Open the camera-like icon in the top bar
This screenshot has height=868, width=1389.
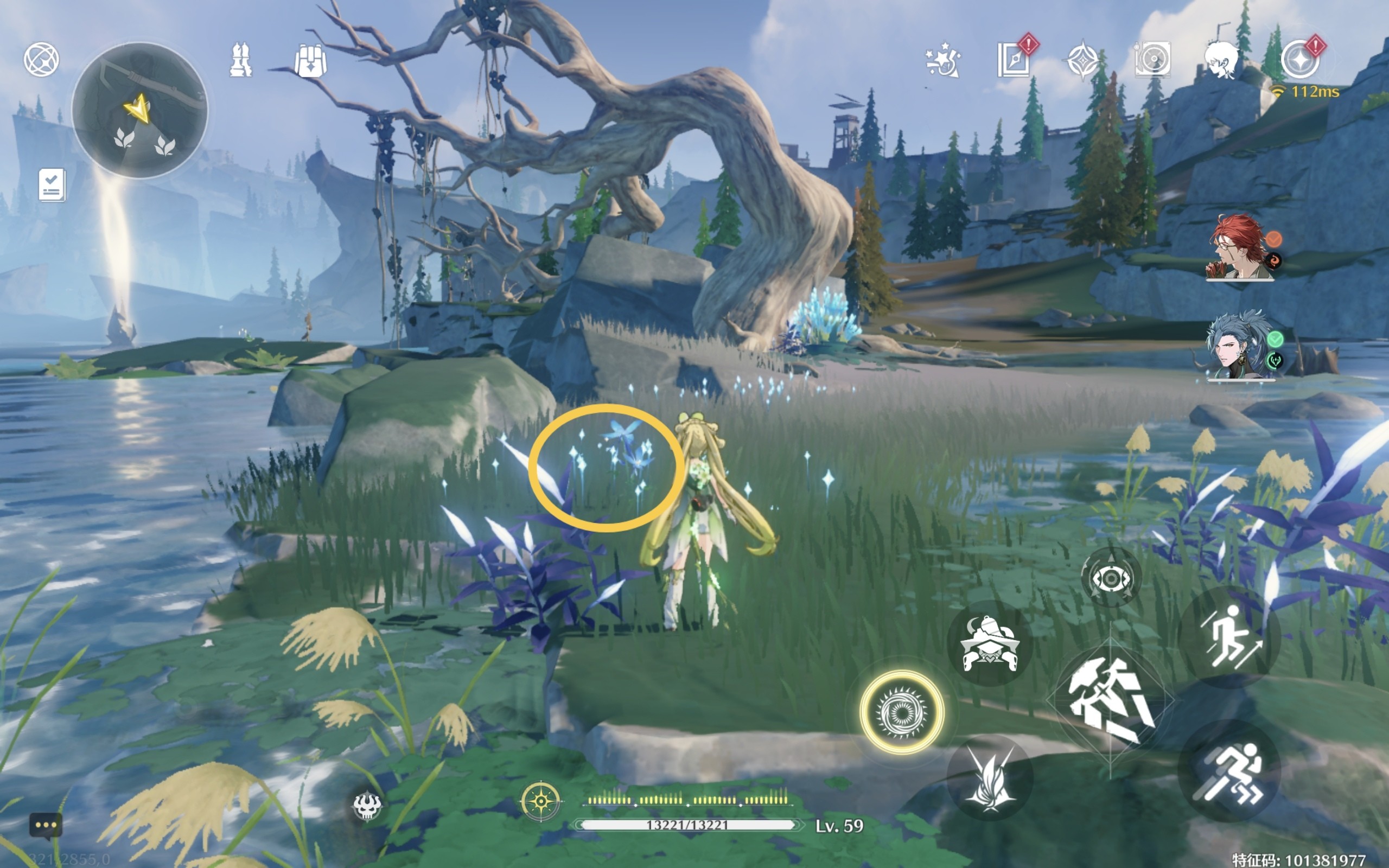click(1152, 59)
